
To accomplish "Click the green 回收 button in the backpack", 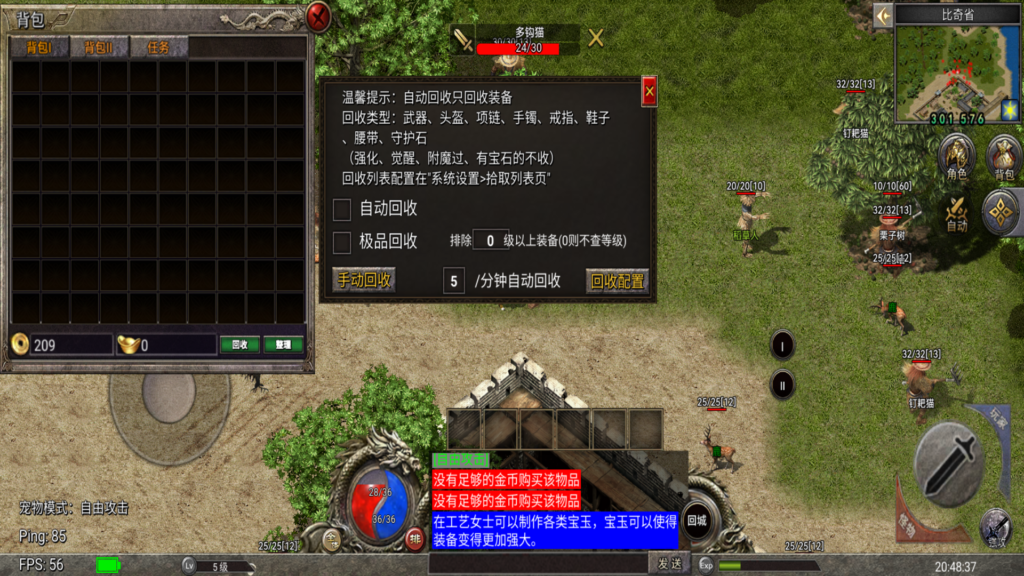I will point(240,344).
